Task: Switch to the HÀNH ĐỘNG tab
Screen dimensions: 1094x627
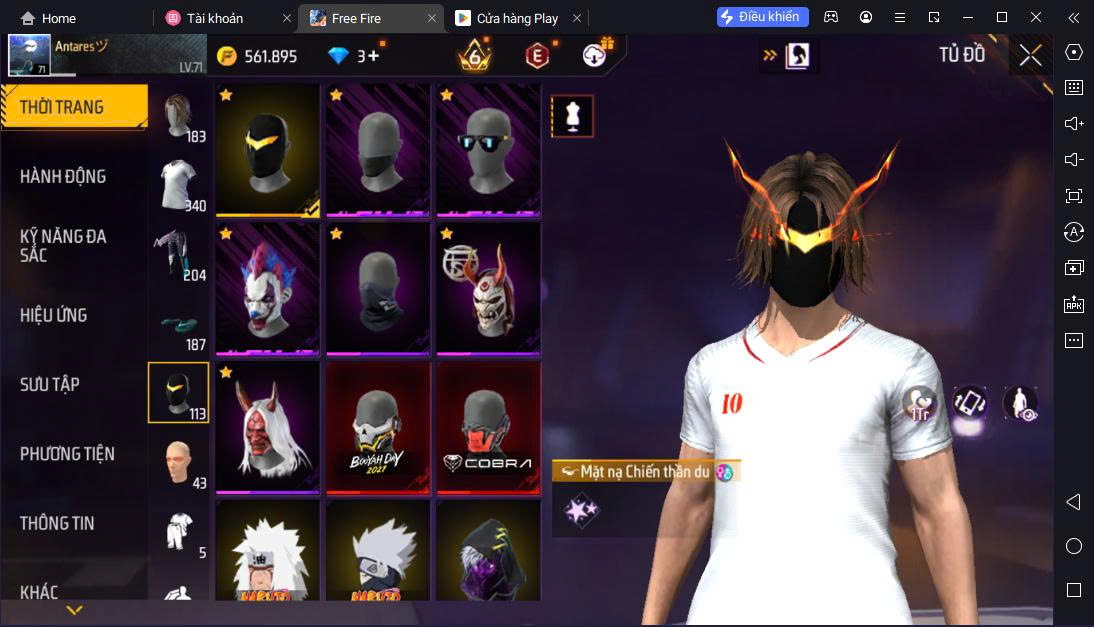Action: [x=64, y=177]
